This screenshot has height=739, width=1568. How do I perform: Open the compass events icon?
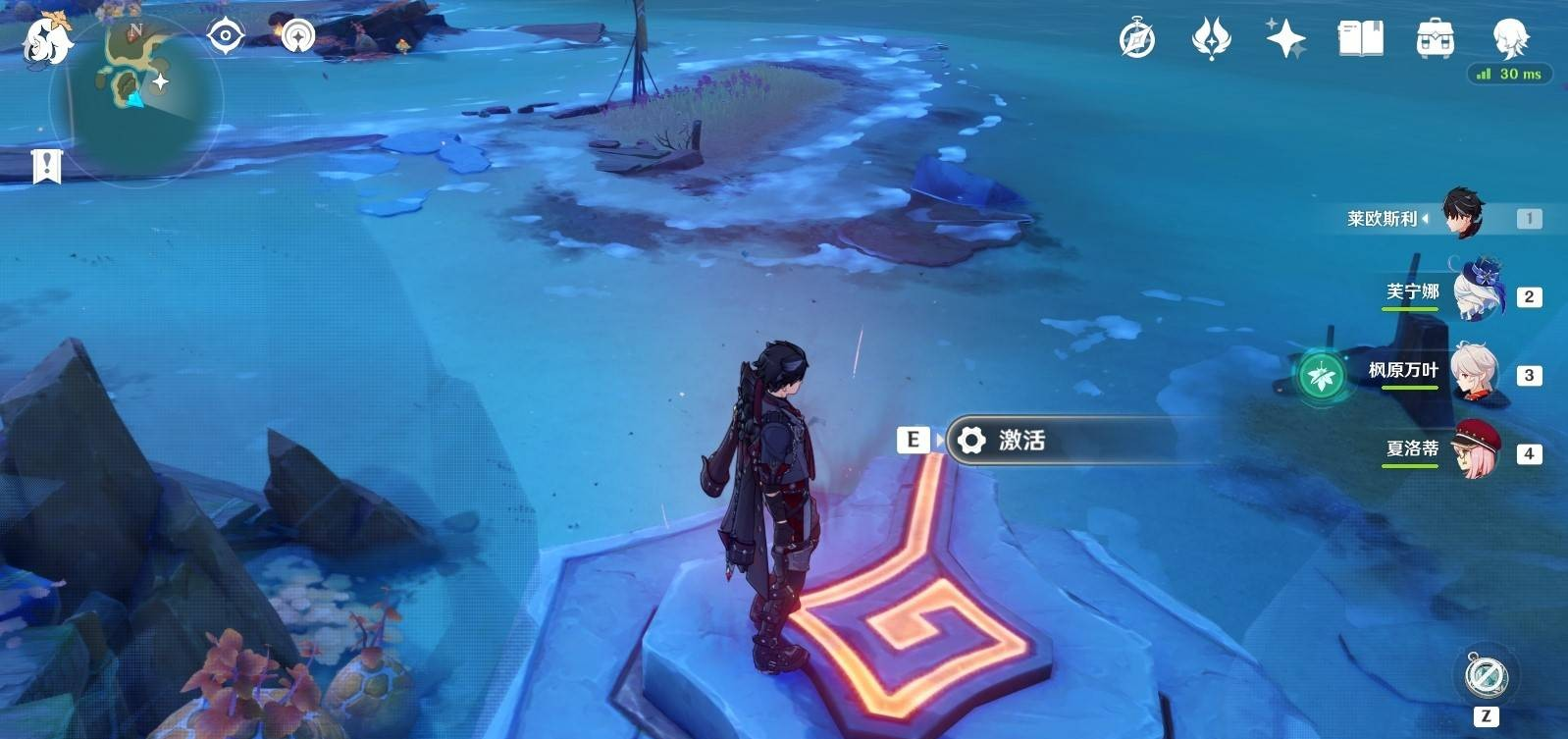pyautogui.click(x=1137, y=40)
